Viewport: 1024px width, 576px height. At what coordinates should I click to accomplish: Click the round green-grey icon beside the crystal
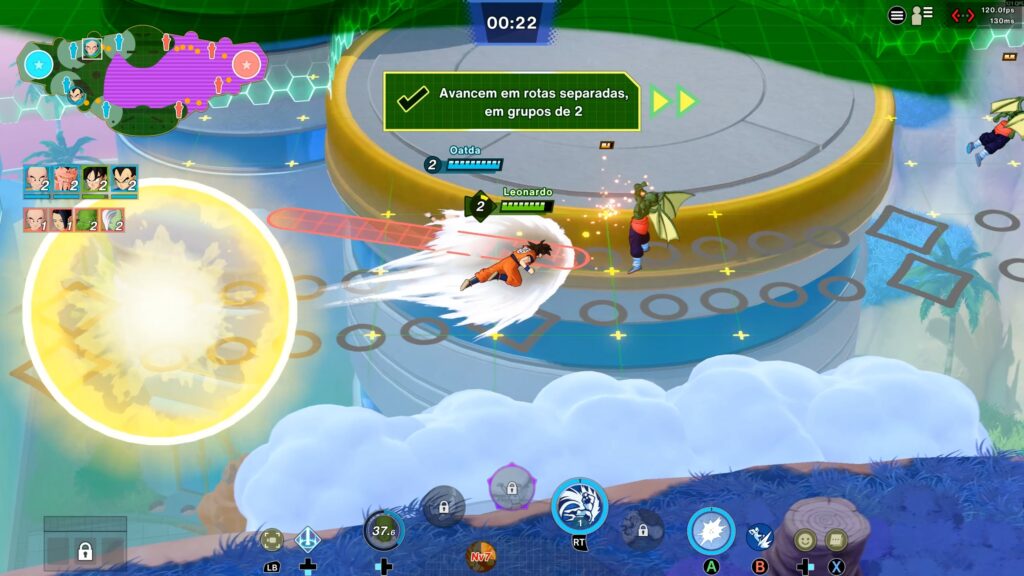coord(271,540)
